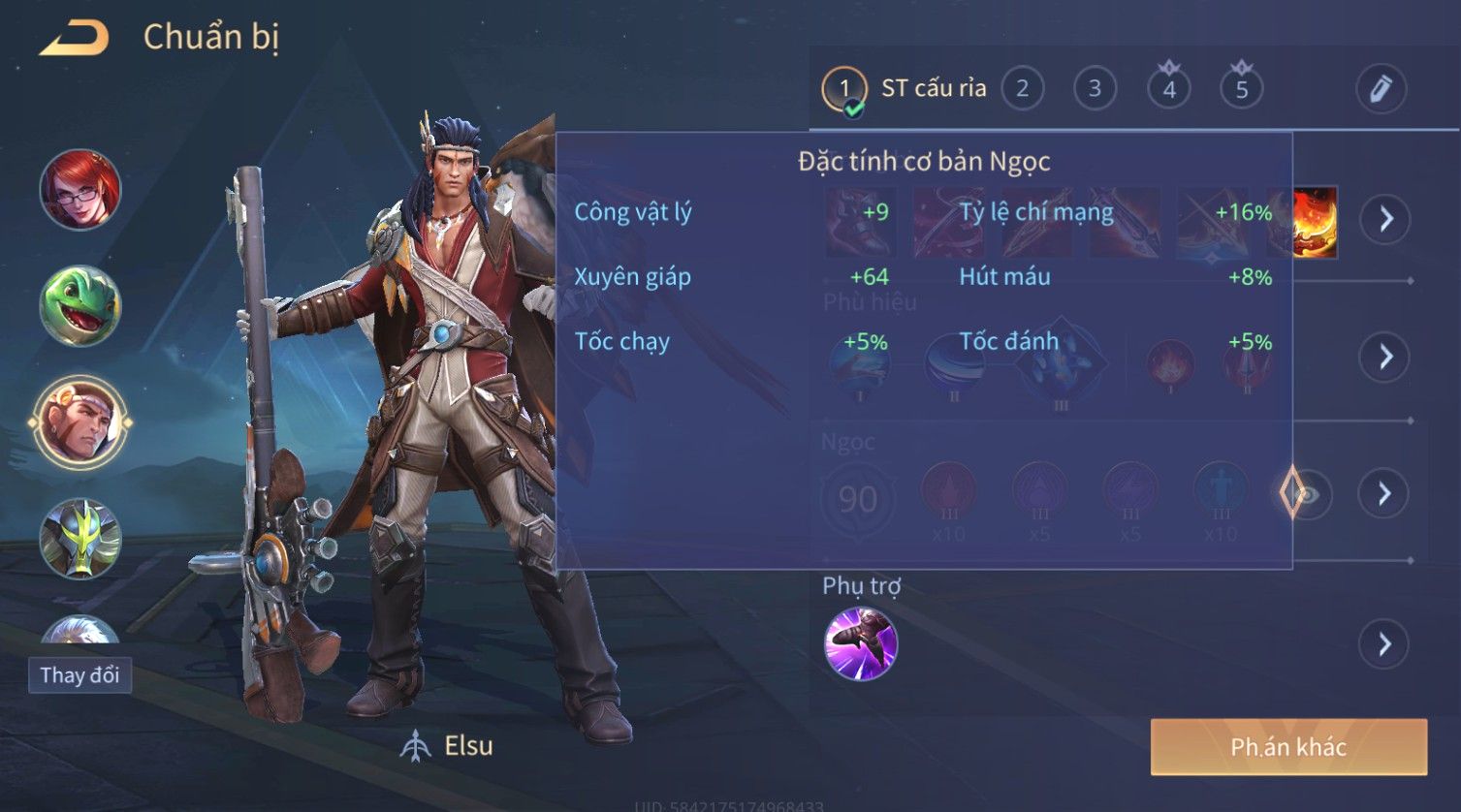Edit the preset with the pencil icon
Image resolution: width=1461 pixels, height=812 pixels.
pyautogui.click(x=1381, y=89)
